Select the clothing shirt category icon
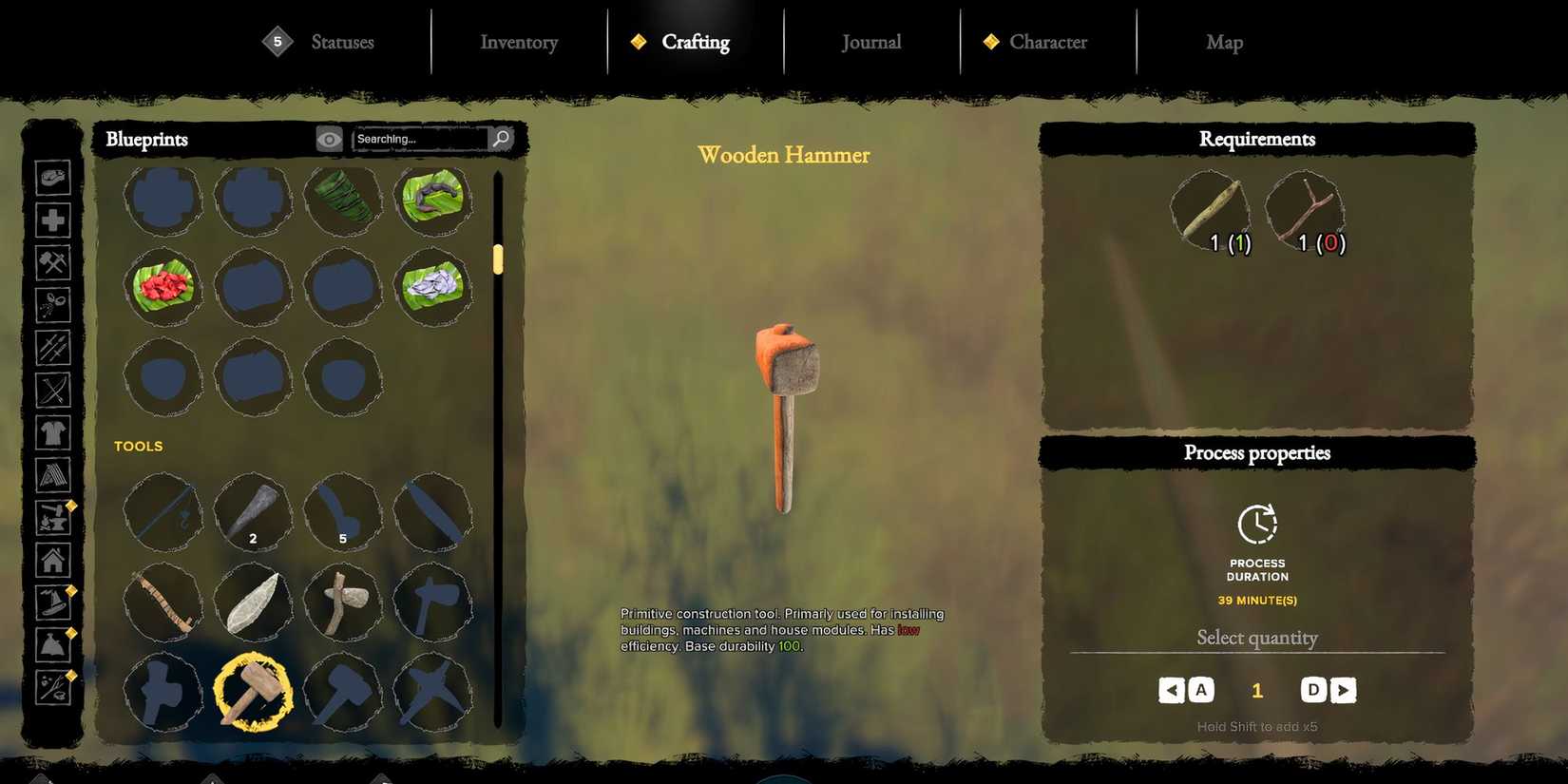The image size is (1568, 784). 53,432
